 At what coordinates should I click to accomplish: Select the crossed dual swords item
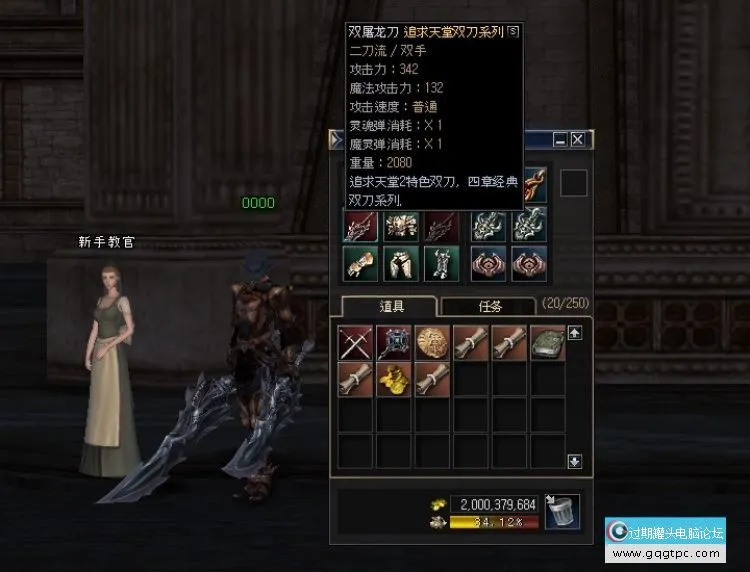click(x=356, y=342)
